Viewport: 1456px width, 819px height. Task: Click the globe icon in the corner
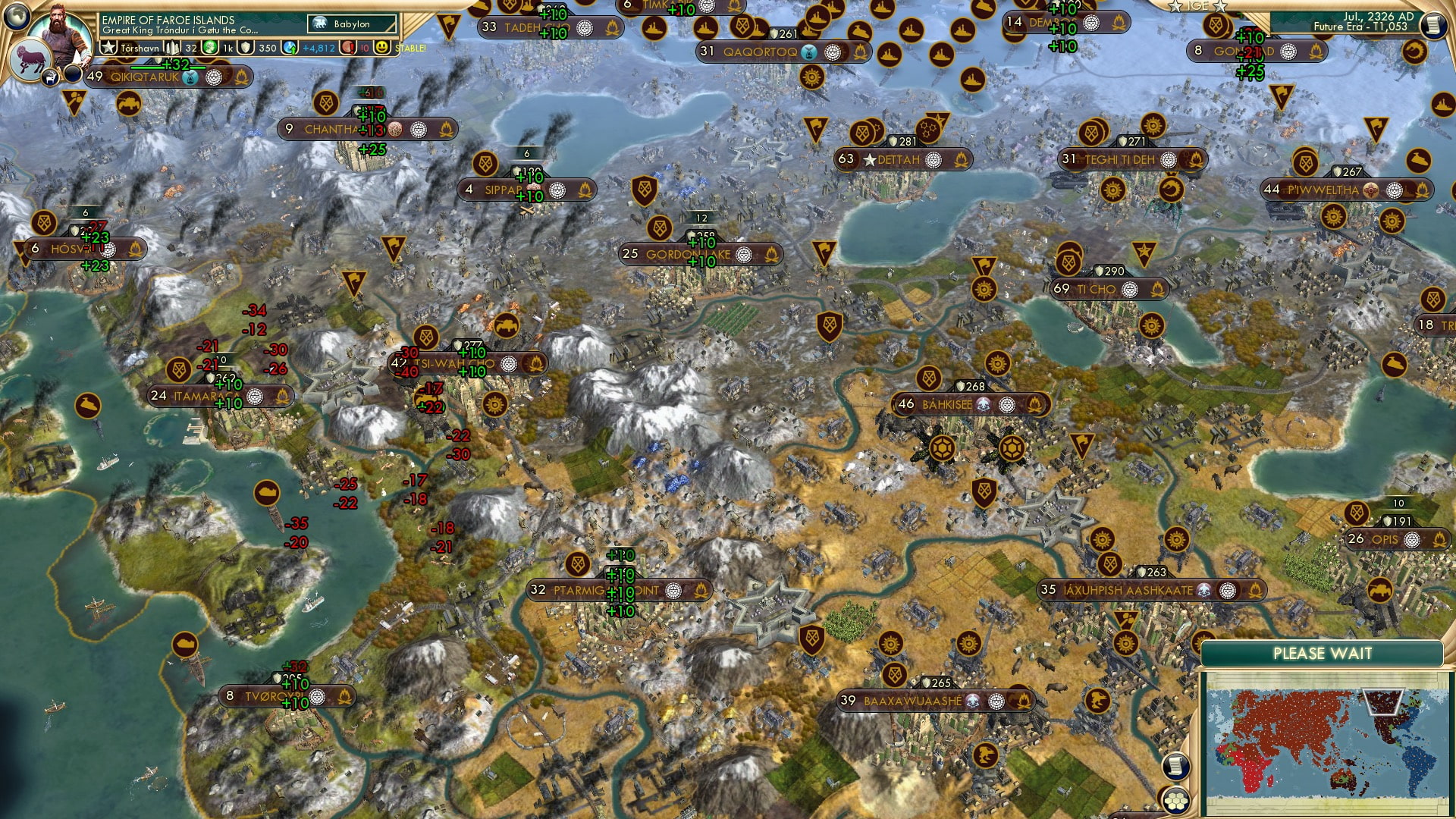15,14
